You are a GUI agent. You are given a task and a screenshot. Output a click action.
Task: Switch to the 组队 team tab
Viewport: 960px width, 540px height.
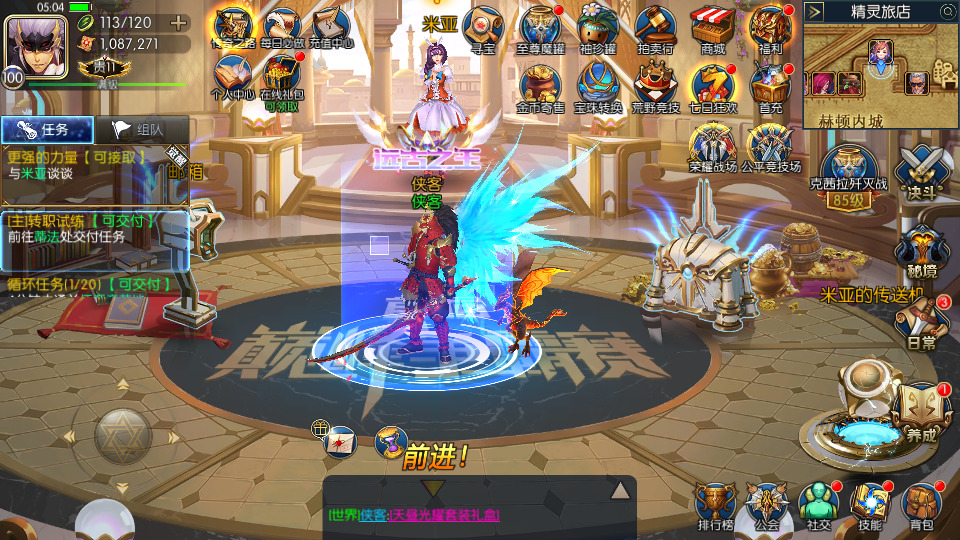pyautogui.click(x=140, y=129)
